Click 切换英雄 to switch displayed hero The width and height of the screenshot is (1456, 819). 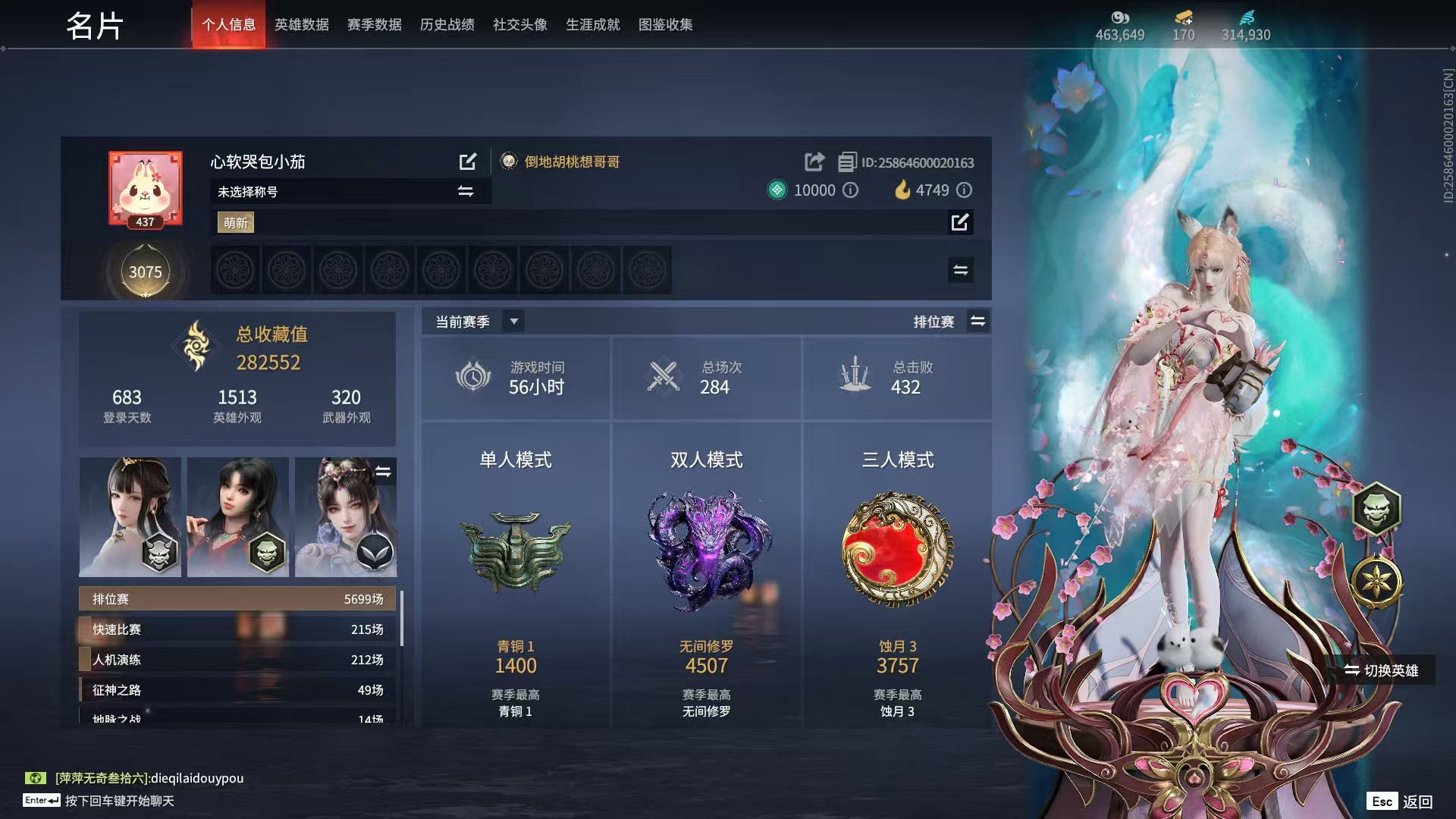[x=1381, y=670]
